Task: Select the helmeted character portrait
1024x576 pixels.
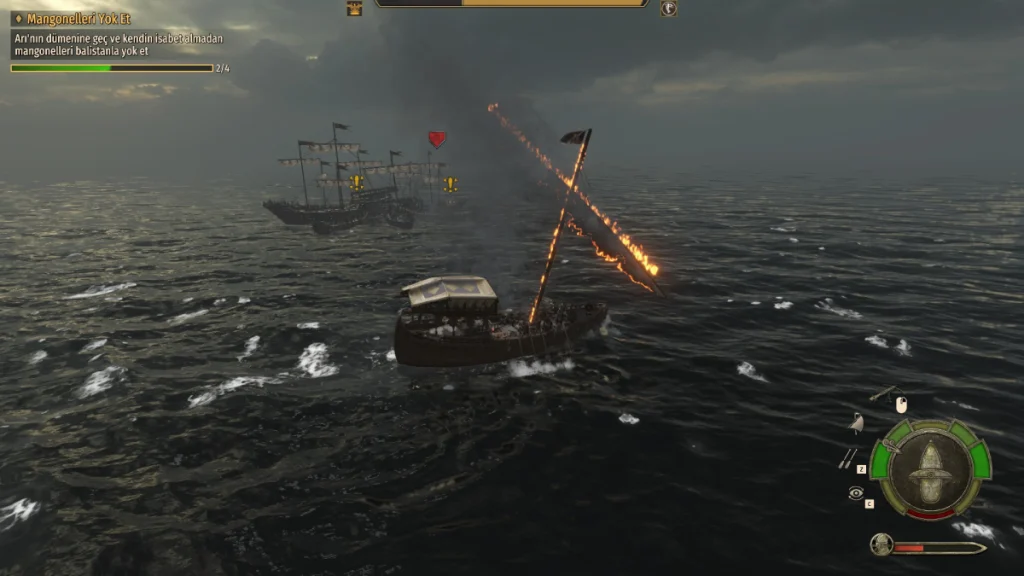Action: [881, 545]
